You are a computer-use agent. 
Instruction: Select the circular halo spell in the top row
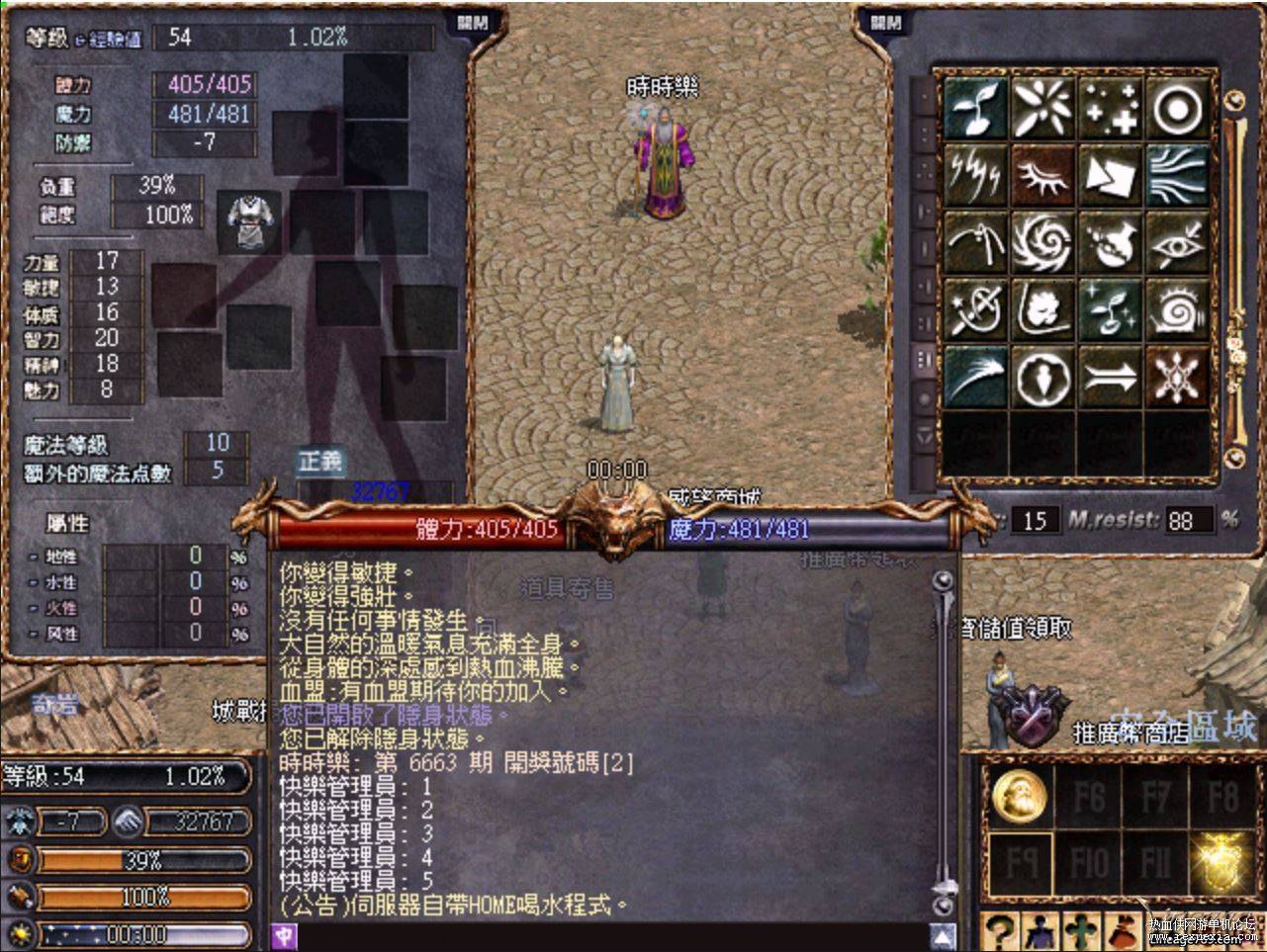point(1177,109)
